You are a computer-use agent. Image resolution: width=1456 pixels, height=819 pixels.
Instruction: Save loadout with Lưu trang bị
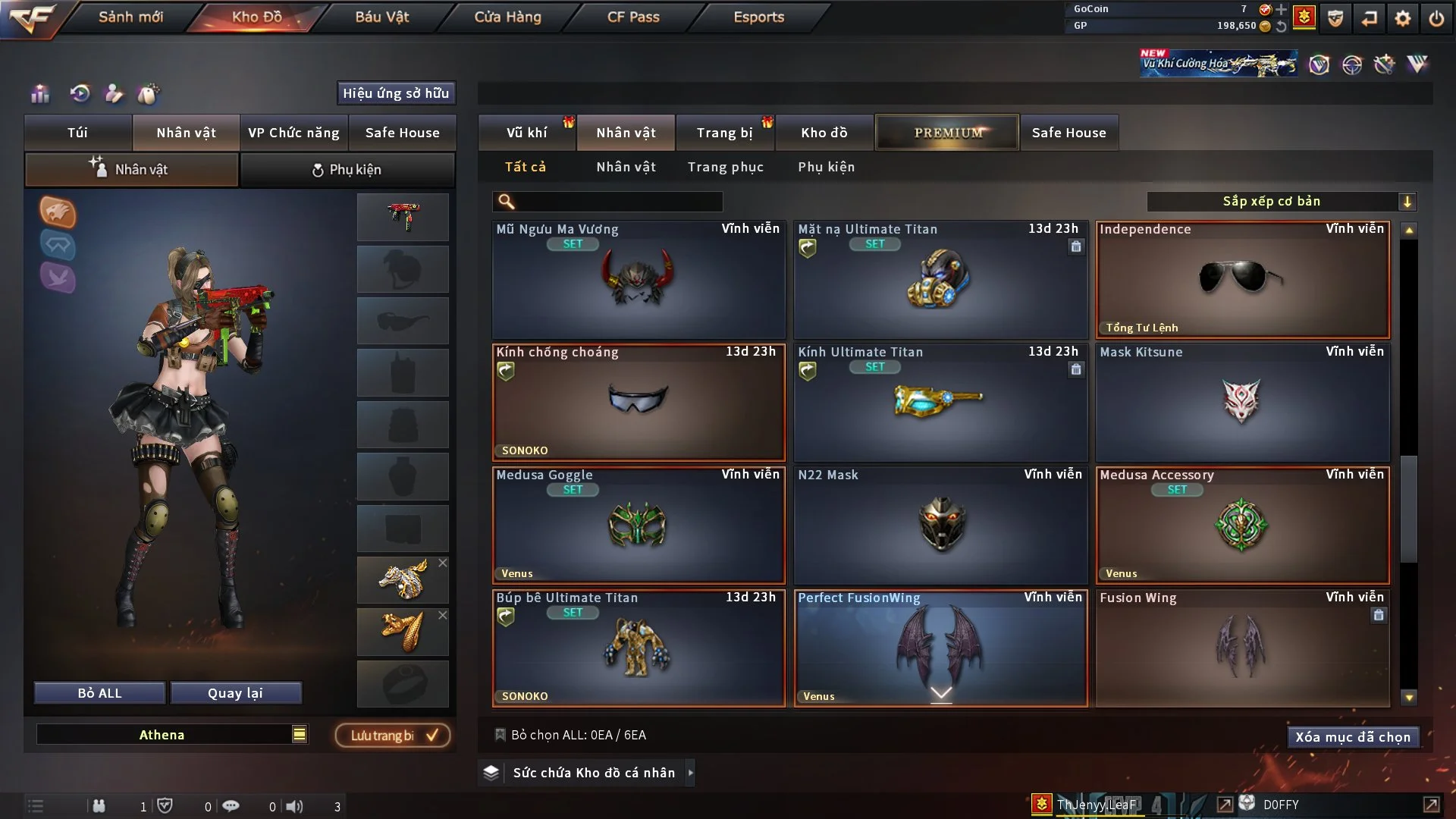point(393,736)
